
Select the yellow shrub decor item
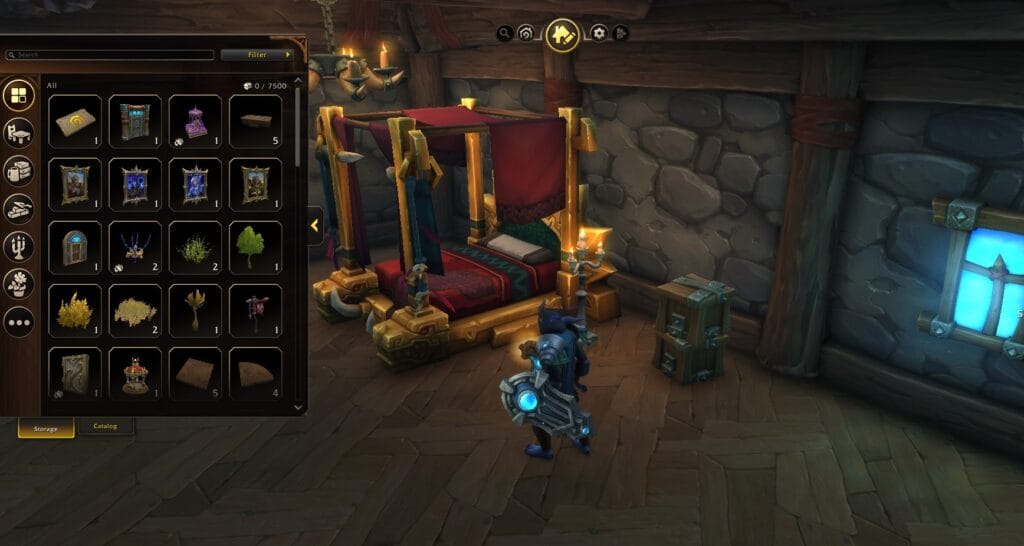(75, 310)
